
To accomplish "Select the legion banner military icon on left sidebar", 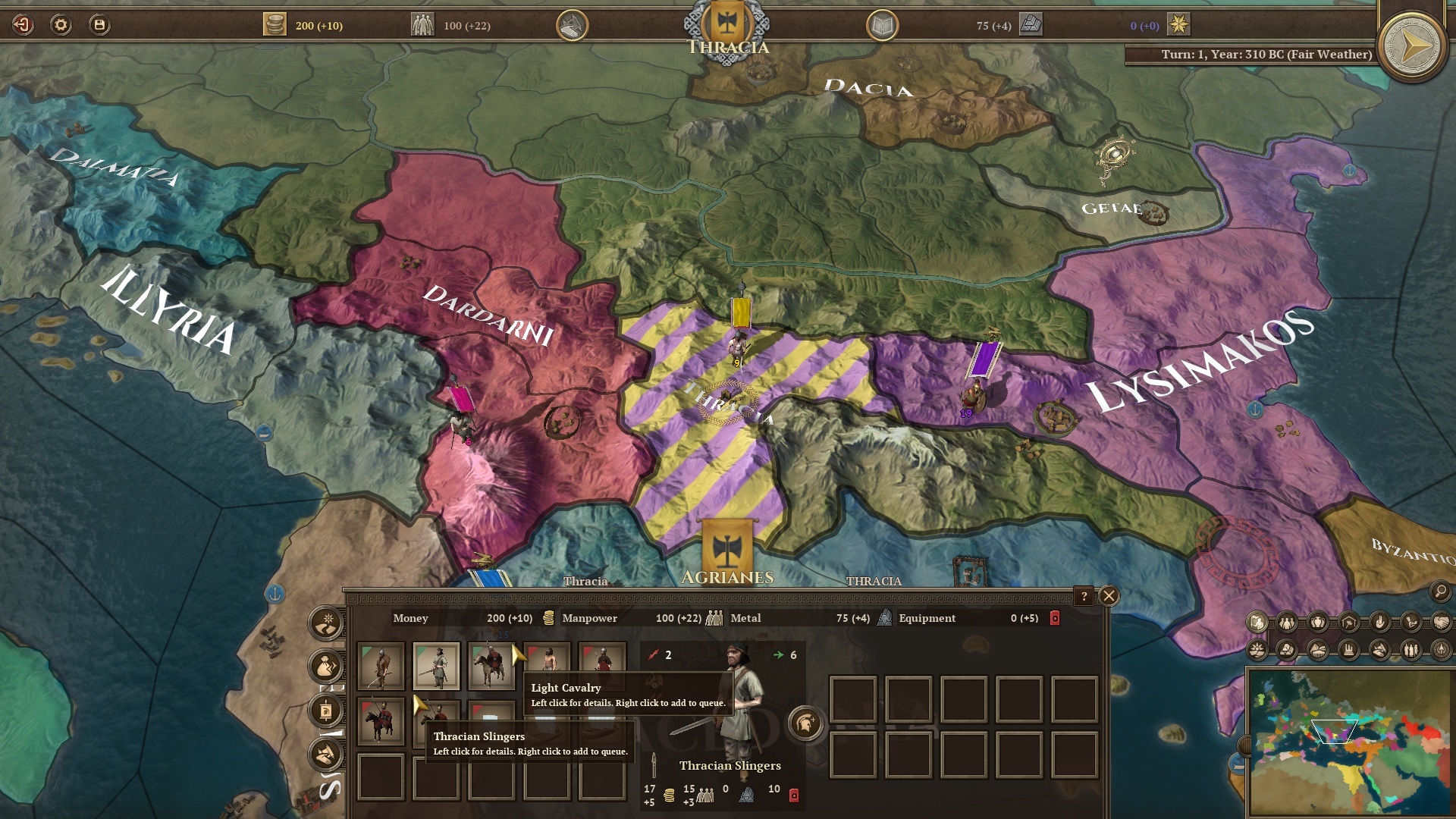I will 325,711.
